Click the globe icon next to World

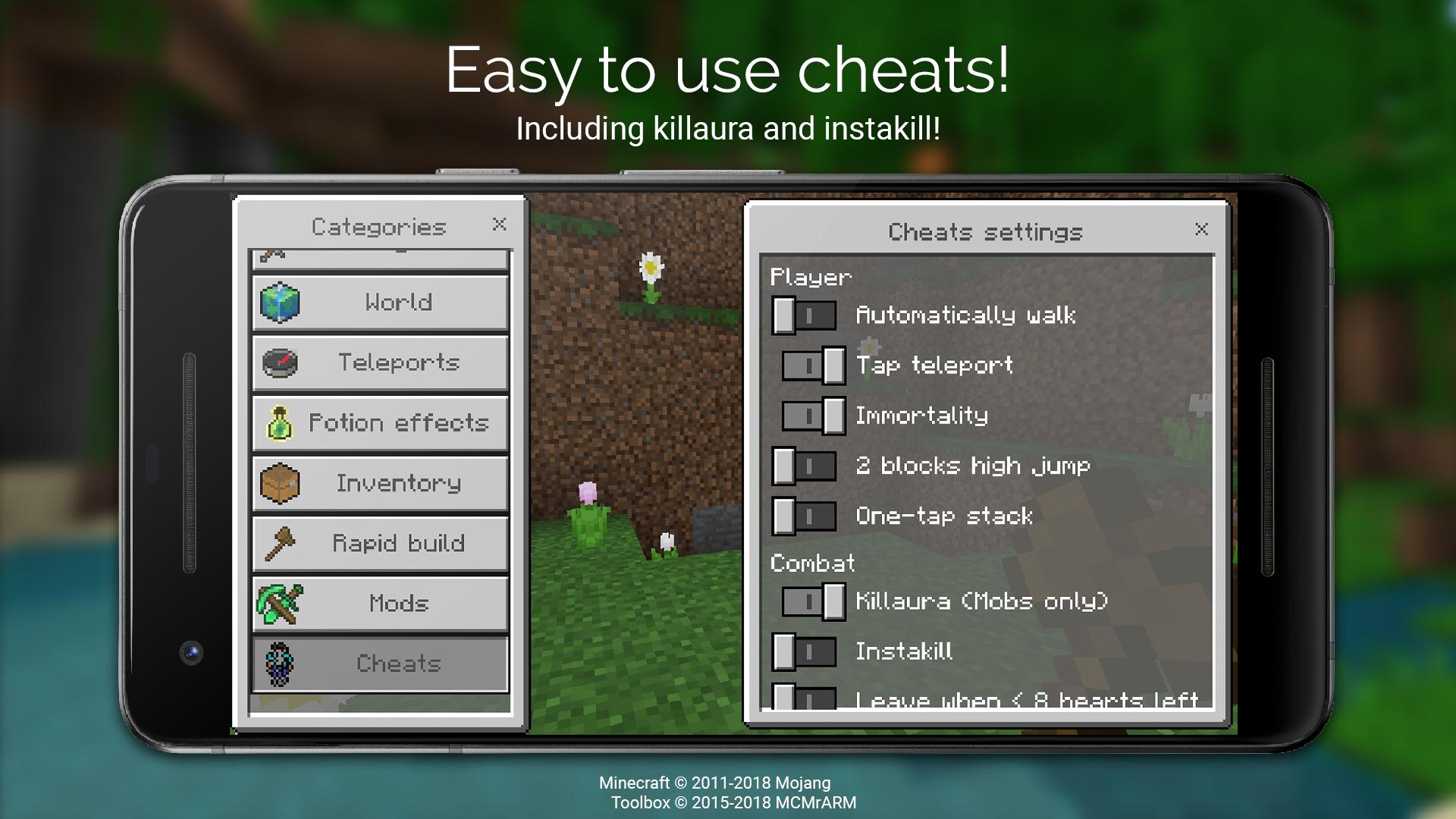point(281,302)
